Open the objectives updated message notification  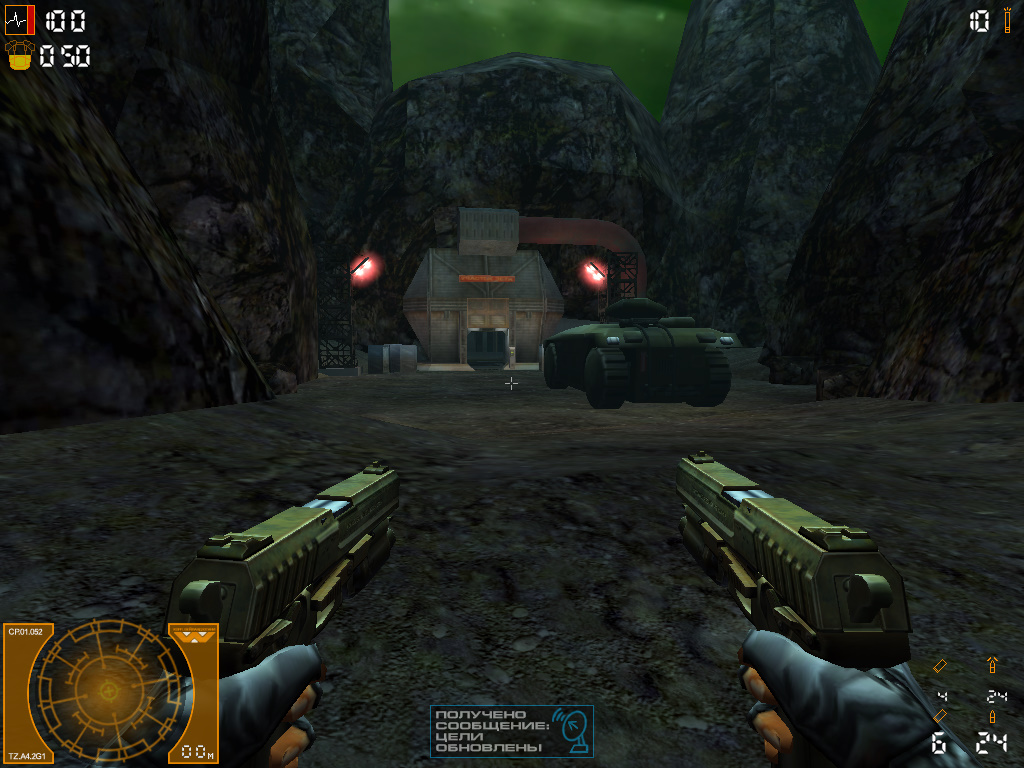point(511,731)
